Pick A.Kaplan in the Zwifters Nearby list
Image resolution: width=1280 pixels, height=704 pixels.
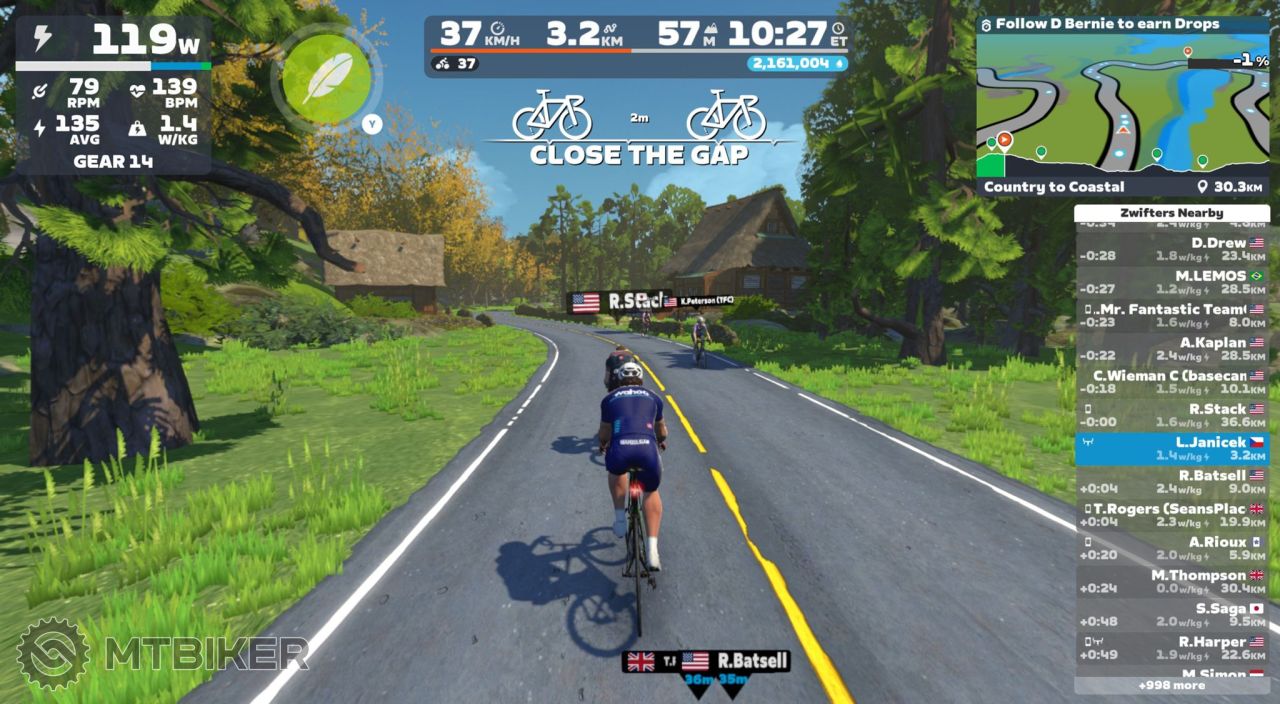click(x=1171, y=349)
